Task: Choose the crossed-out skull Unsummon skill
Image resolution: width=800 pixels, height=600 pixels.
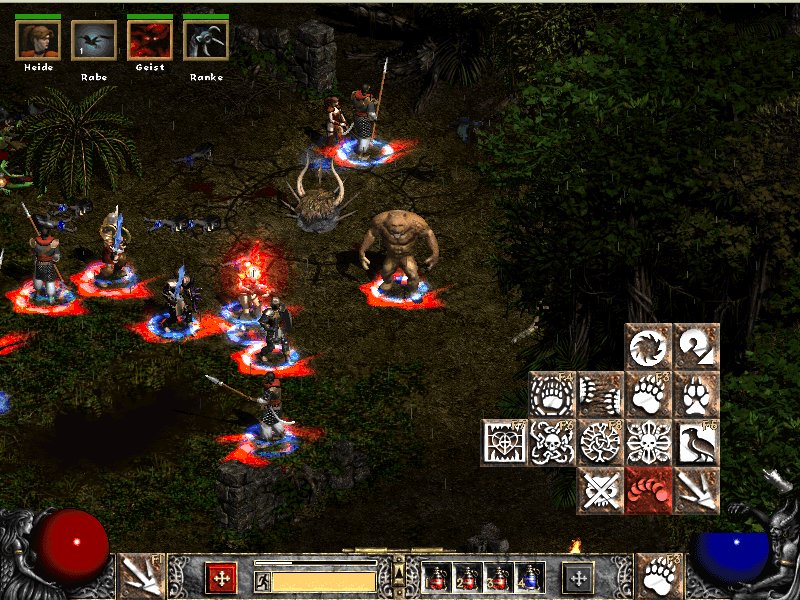Action: click(x=601, y=490)
